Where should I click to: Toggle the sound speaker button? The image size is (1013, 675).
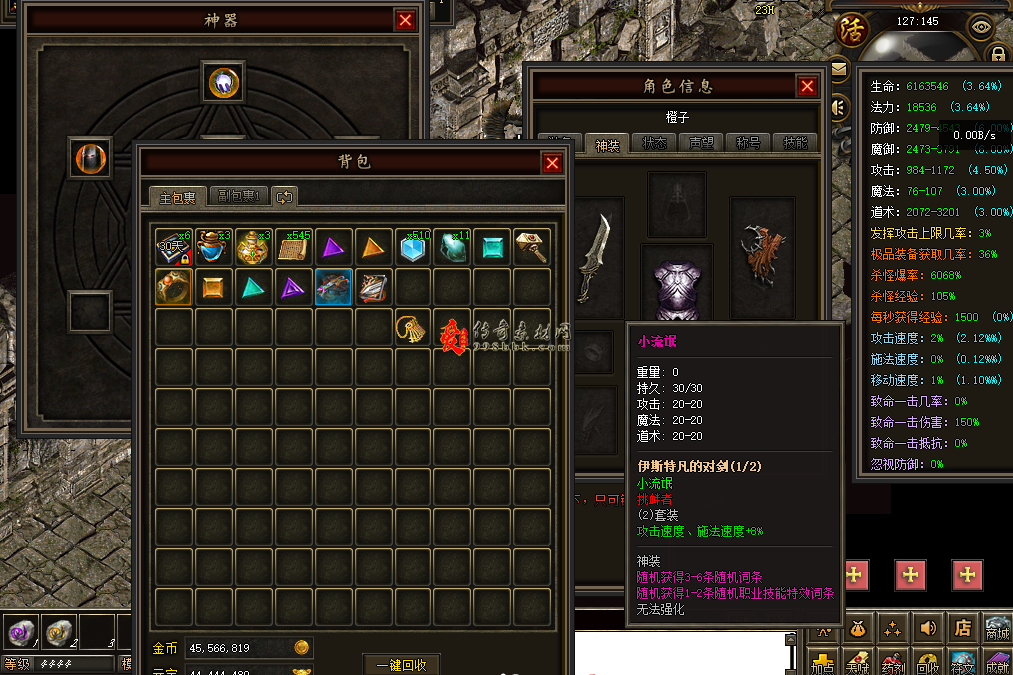(x=928, y=629)
